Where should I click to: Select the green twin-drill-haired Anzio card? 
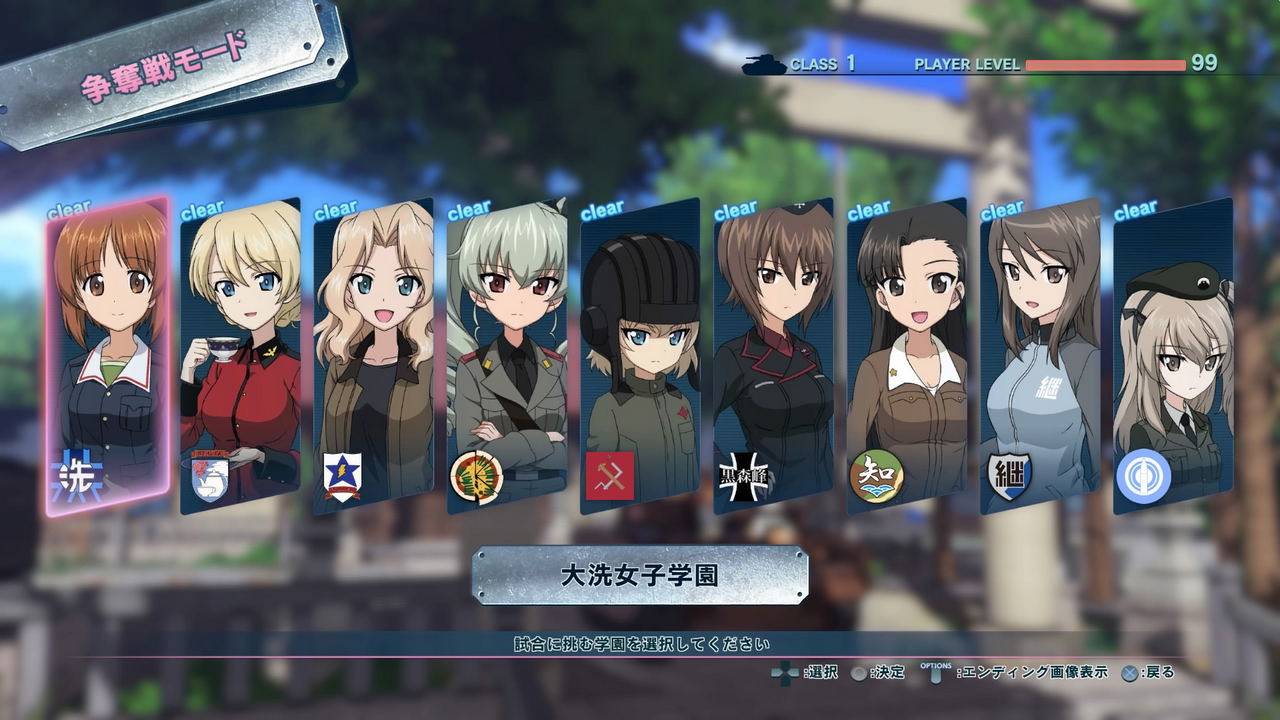click(x=507, y=355)
